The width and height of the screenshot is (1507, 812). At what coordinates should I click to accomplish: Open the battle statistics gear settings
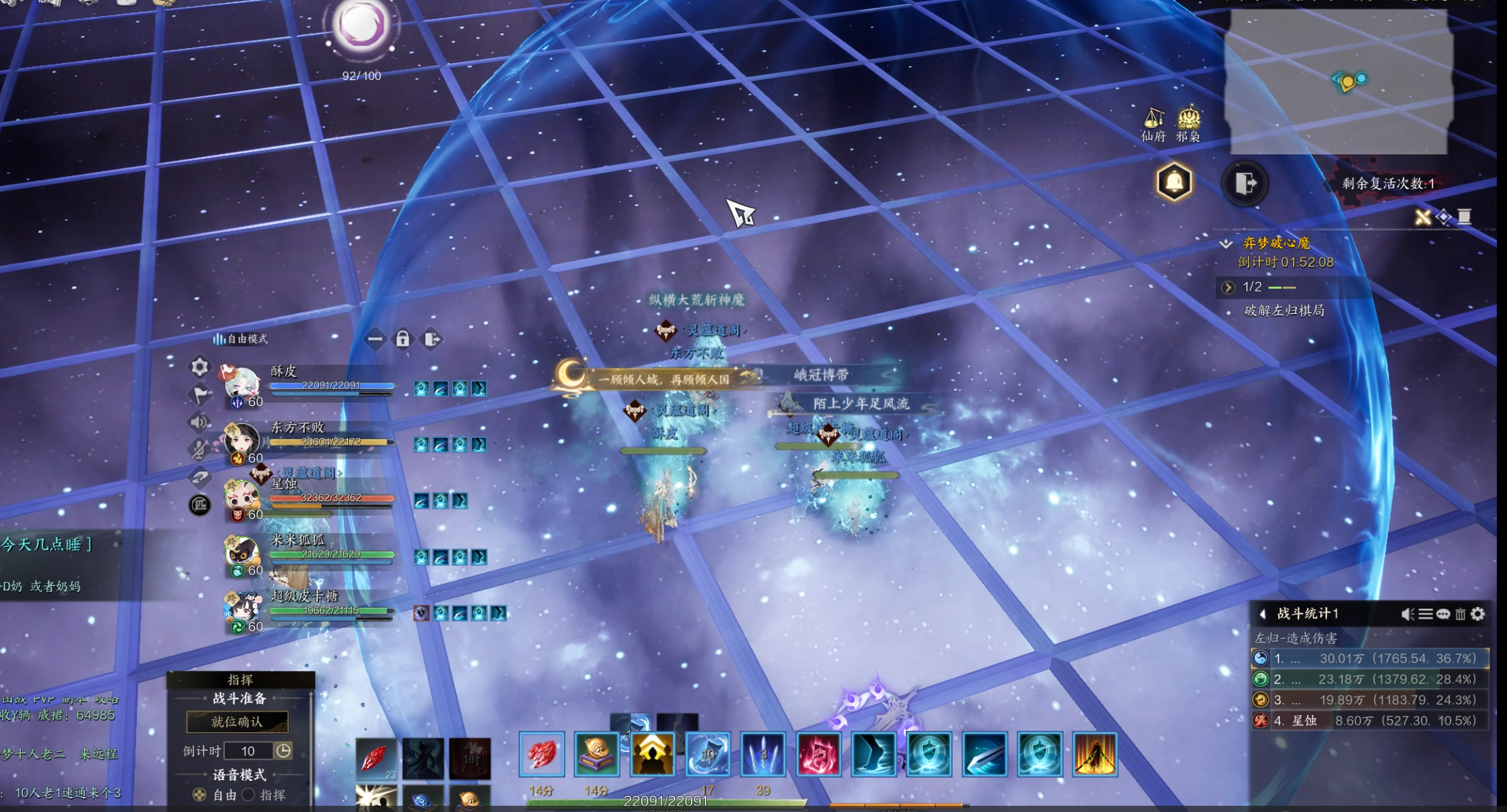tap(1478, 614)
